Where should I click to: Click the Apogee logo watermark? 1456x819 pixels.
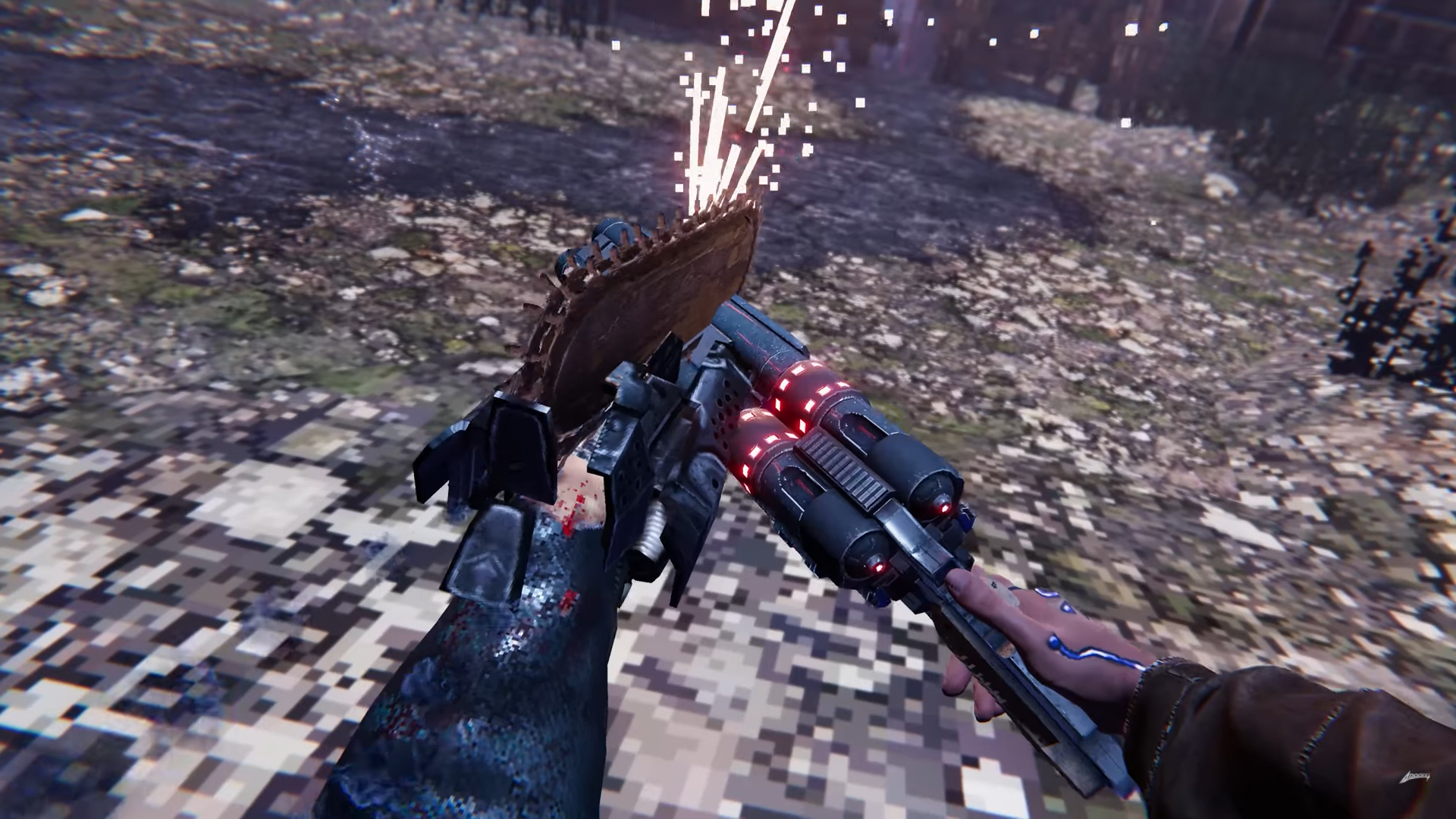coord(1414,777)
